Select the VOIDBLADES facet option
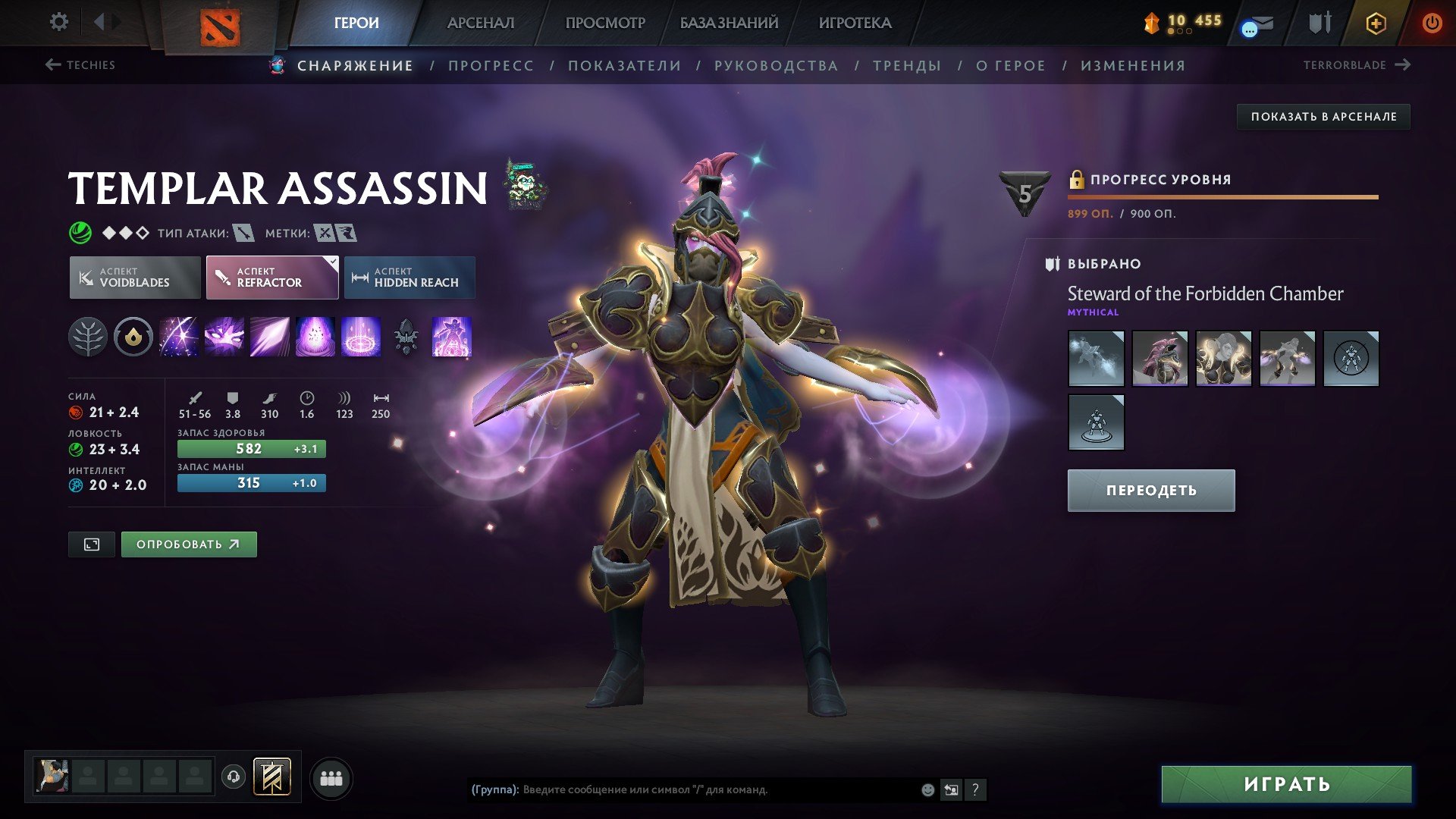 (134, 277)
